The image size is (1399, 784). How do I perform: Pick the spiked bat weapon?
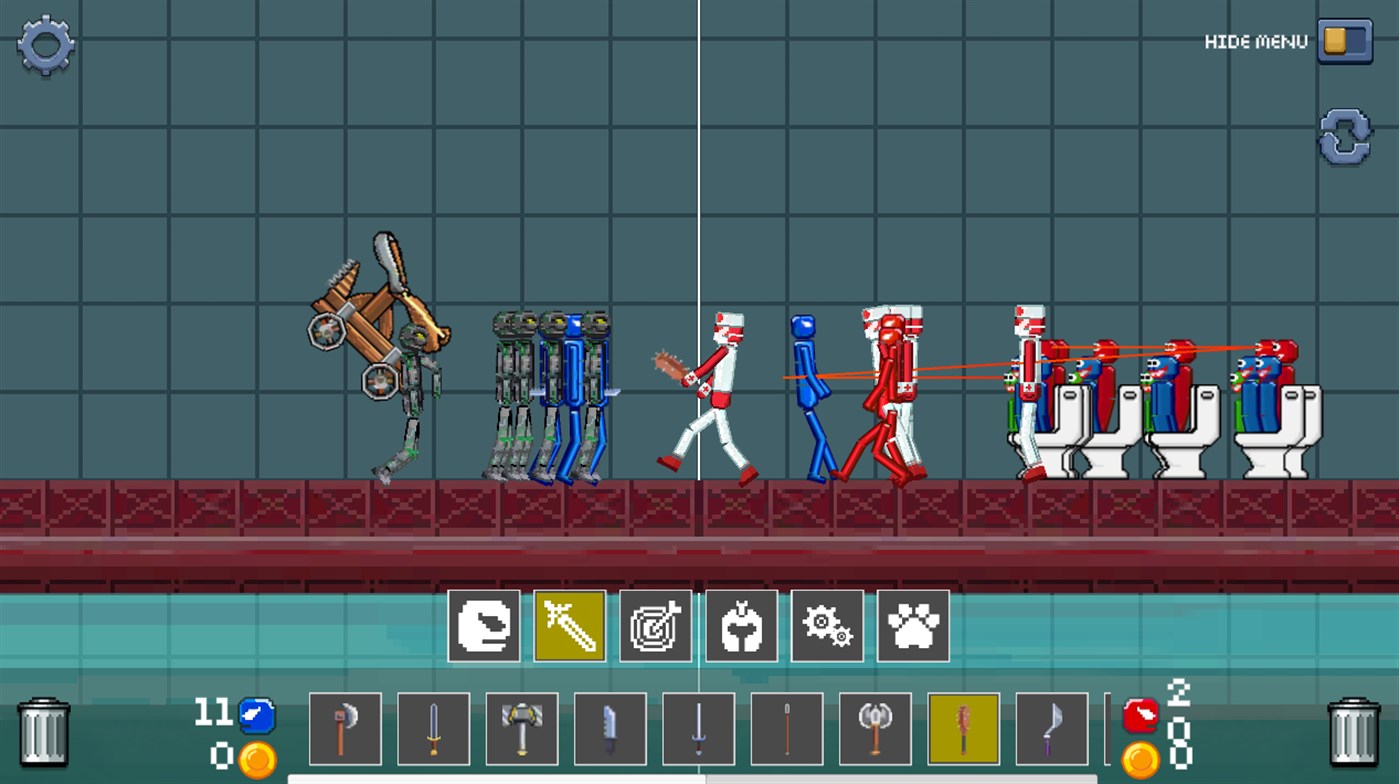click(x=961, y=728)
